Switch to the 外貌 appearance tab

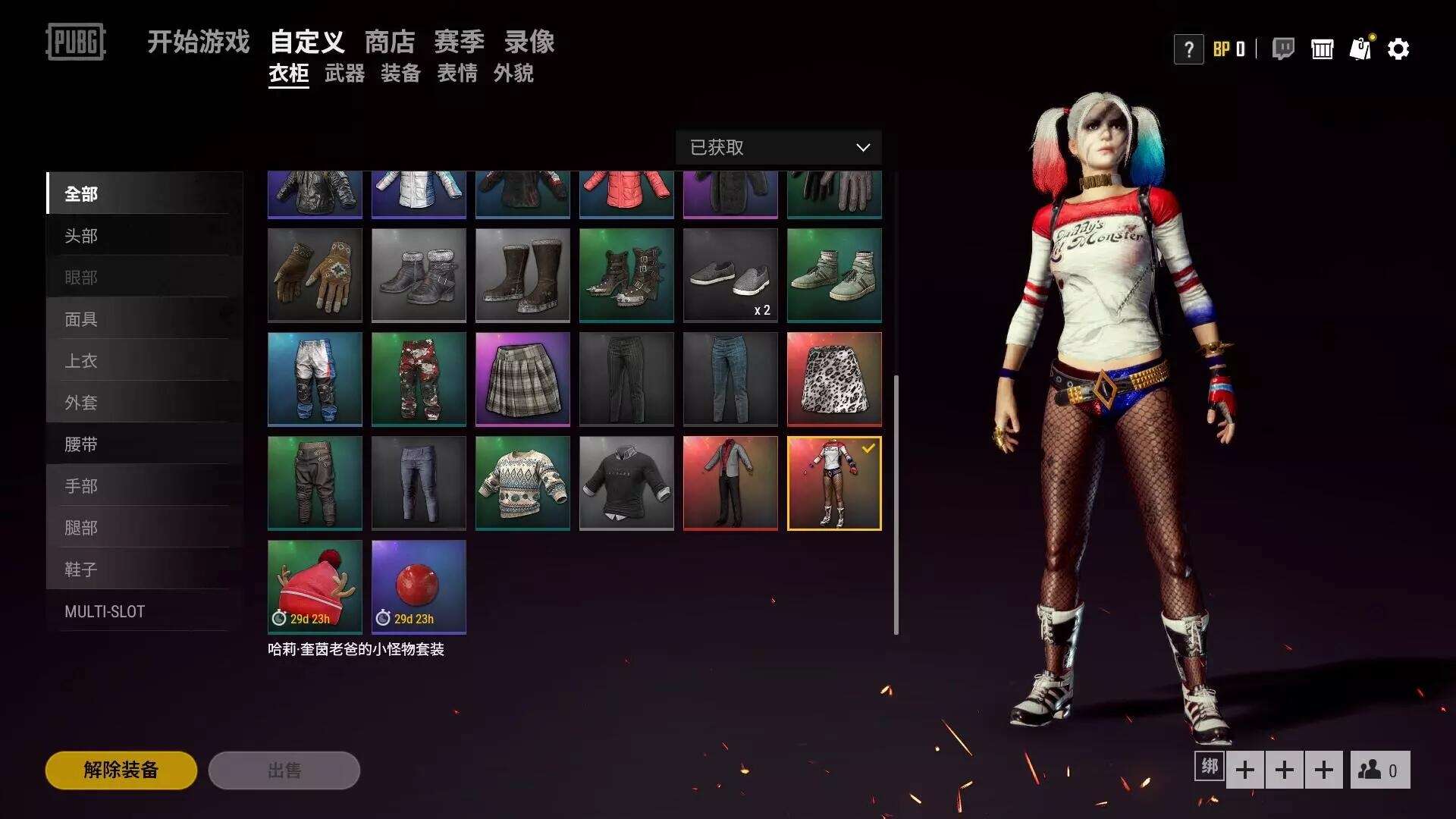pyautogui.click(x=513, y=74)
